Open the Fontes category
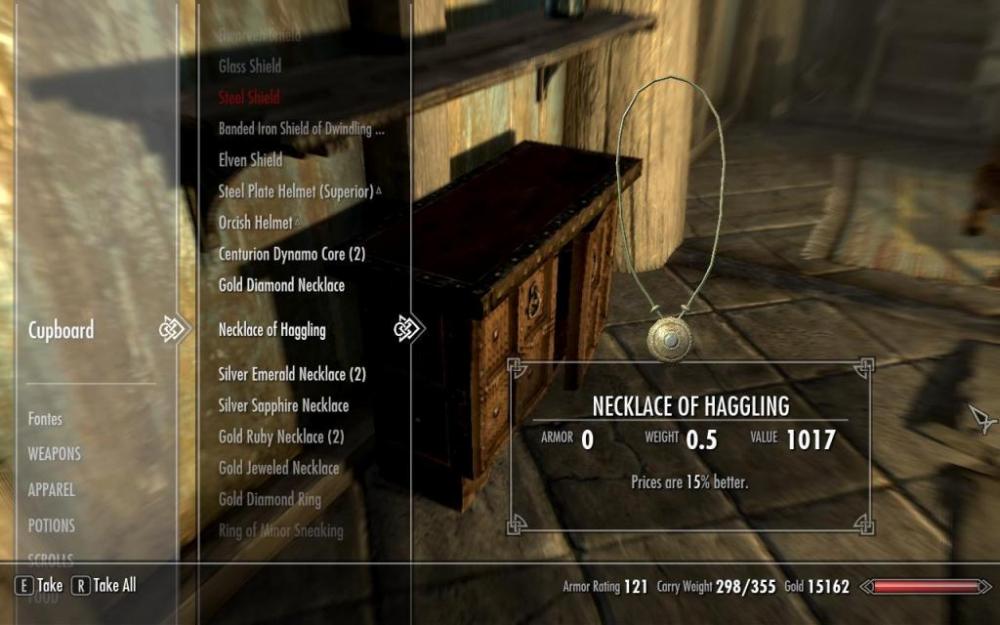The height and width of the screenshot is (625, 1000). [45, 419]
